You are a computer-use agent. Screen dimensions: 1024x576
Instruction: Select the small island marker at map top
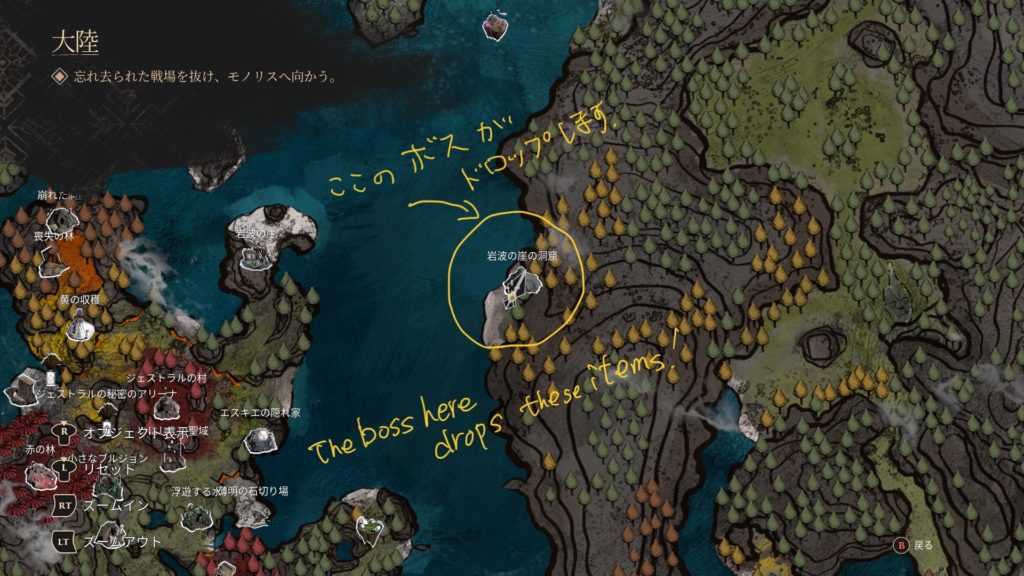(493, 26)
